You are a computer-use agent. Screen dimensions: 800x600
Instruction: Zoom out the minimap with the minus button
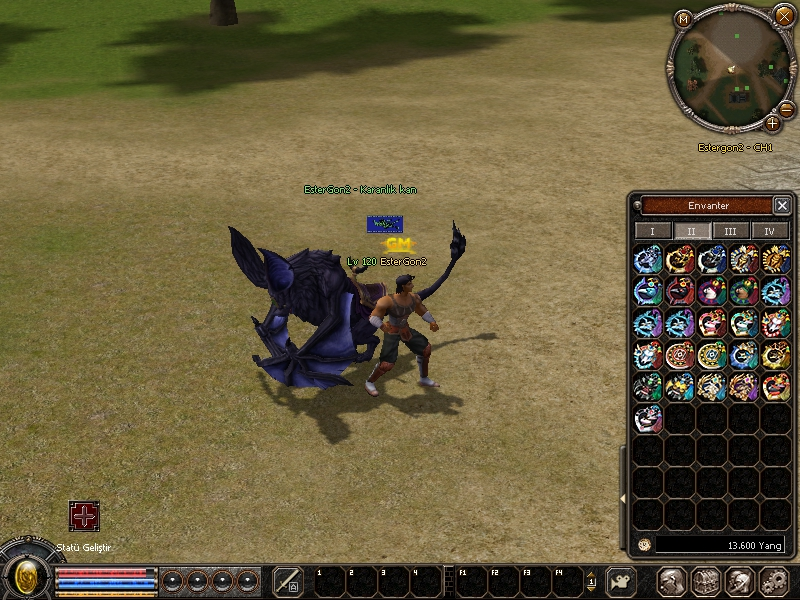click(x=787, y=107)
